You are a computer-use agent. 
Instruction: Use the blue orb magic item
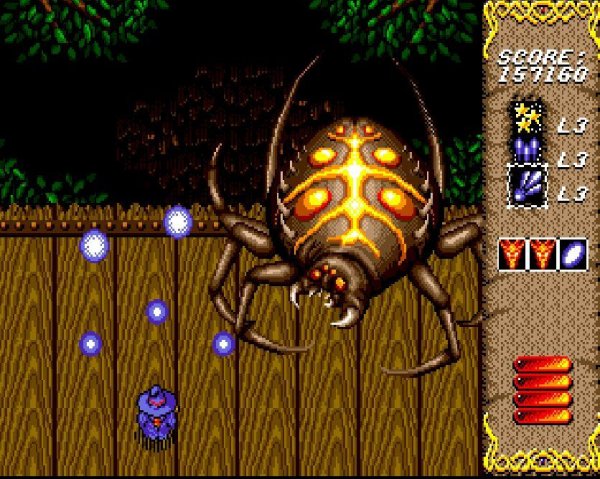click(x=573, y=254)
